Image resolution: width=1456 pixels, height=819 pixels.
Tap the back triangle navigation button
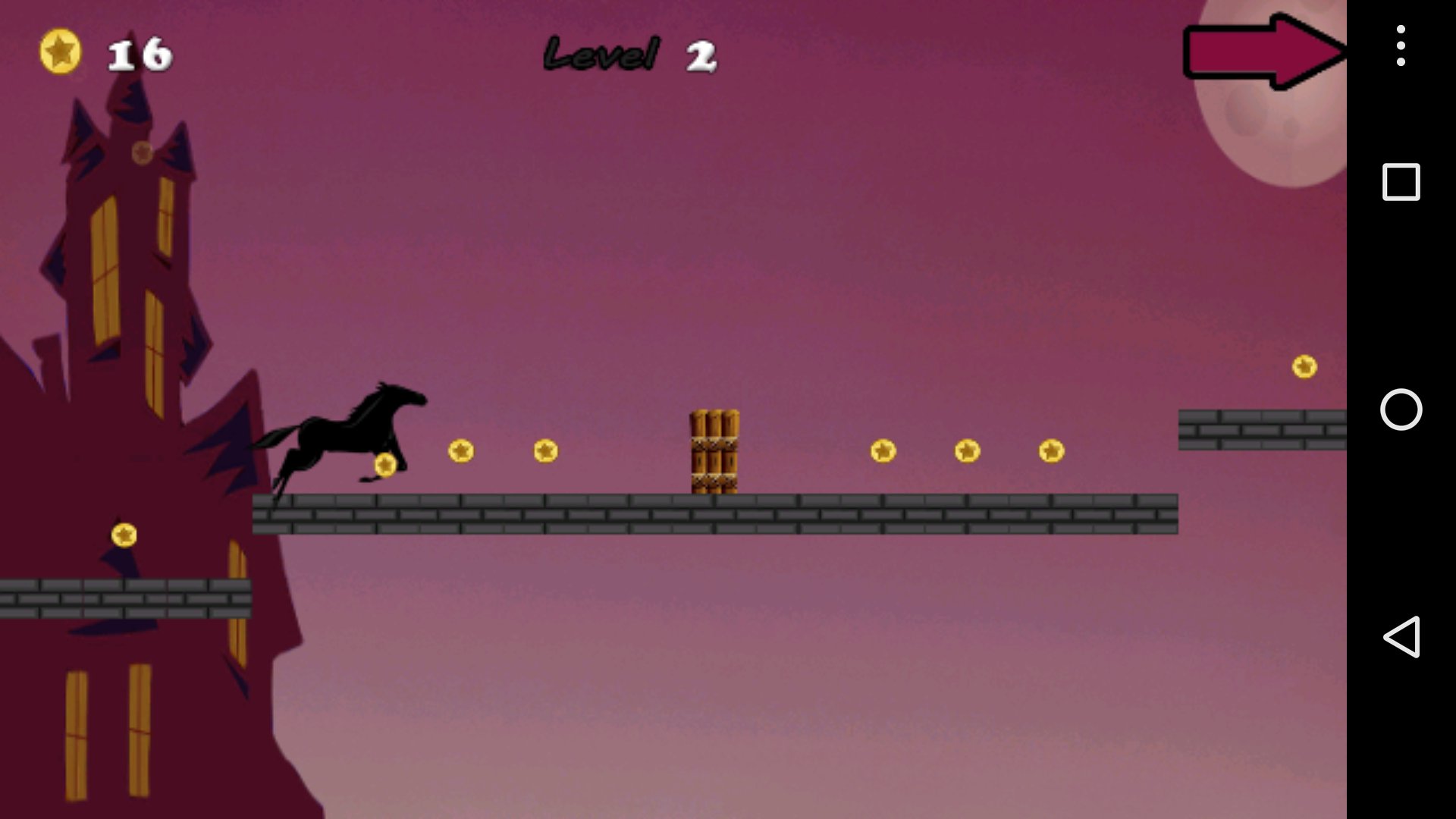pyautogui.click(x=1403, y=637)
